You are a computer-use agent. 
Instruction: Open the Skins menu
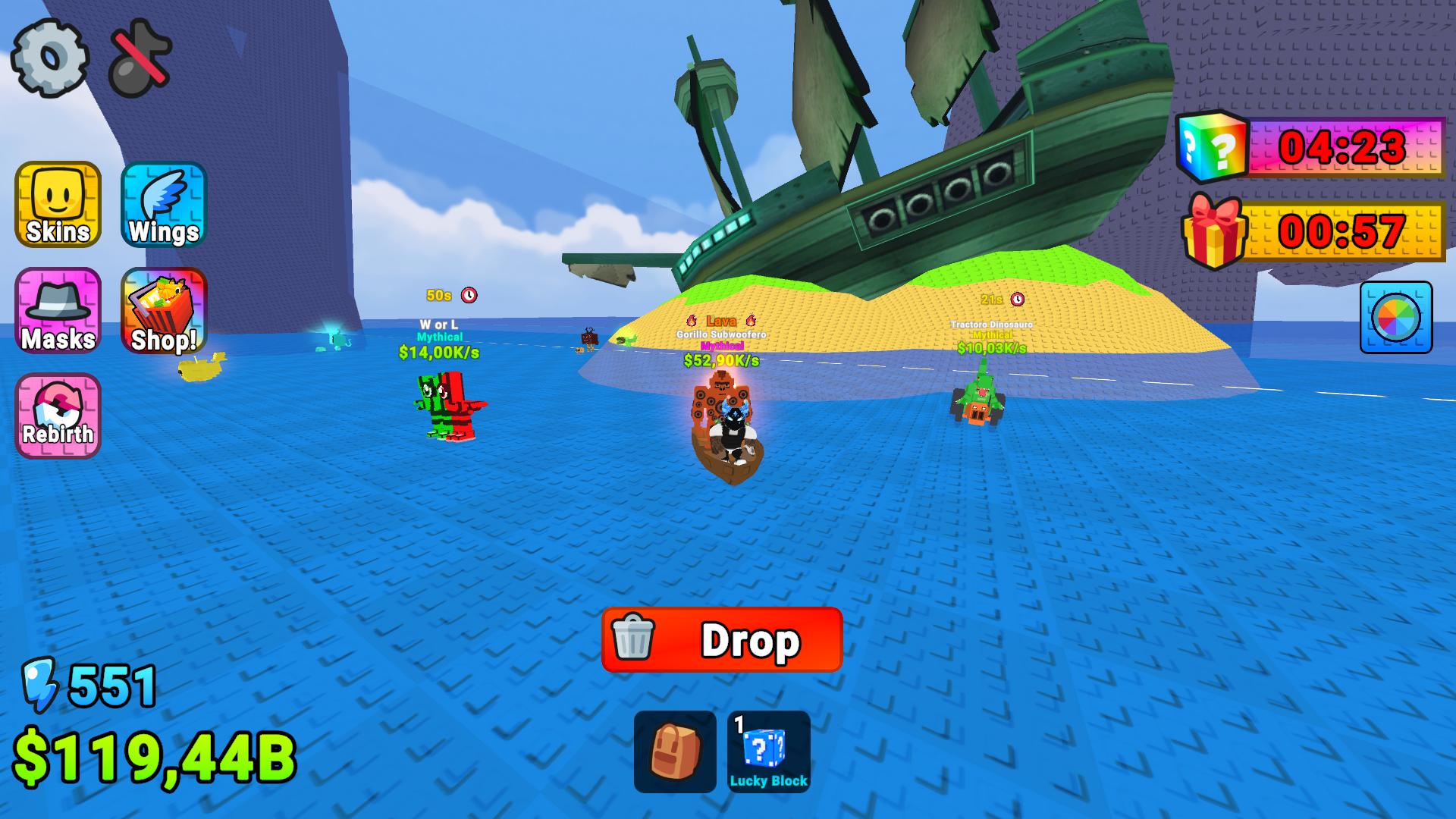click(56, 206)
